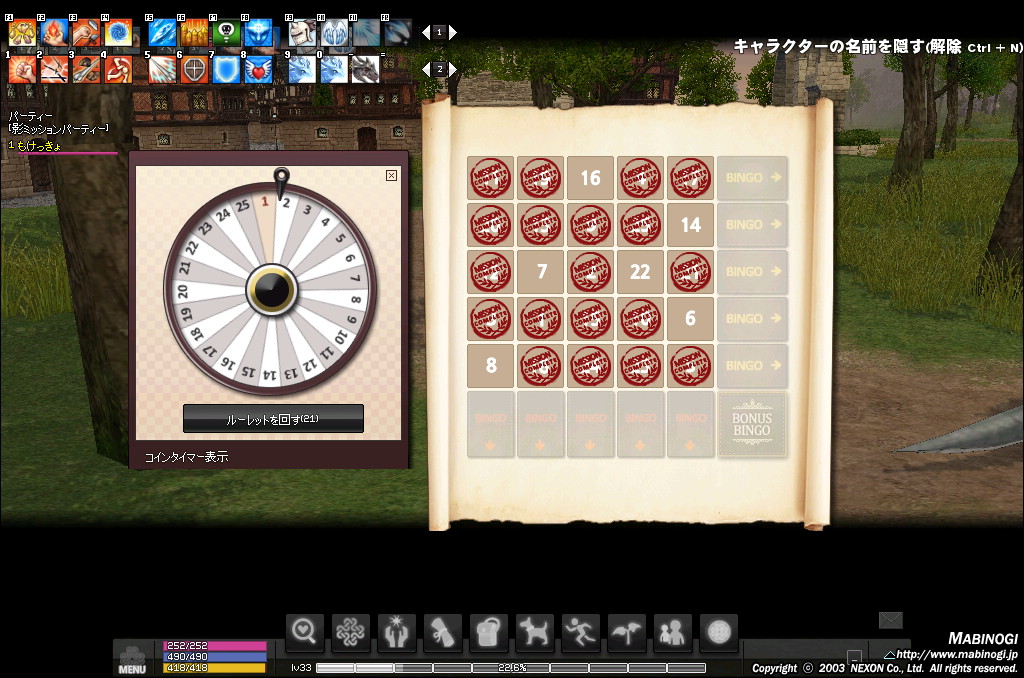The width and height of the screenshot is (1024, 678).
Task: Choose the bingo tile numbered 14
Action: click(x=691, y=225)
